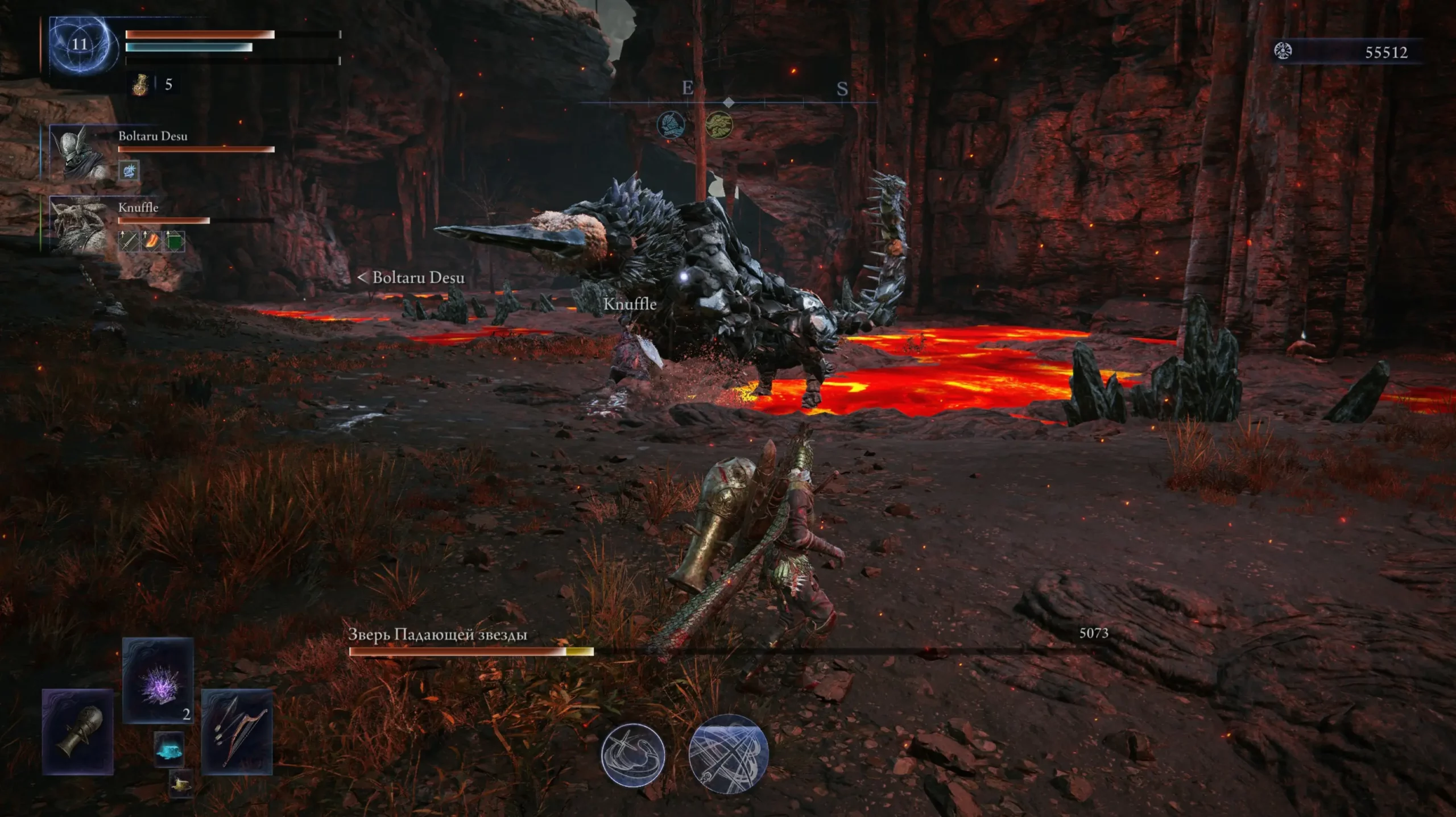This screenshot has width=1456, height=817.
Task: Click Knuffle's green shield buff icon
Action: point(174,240)
